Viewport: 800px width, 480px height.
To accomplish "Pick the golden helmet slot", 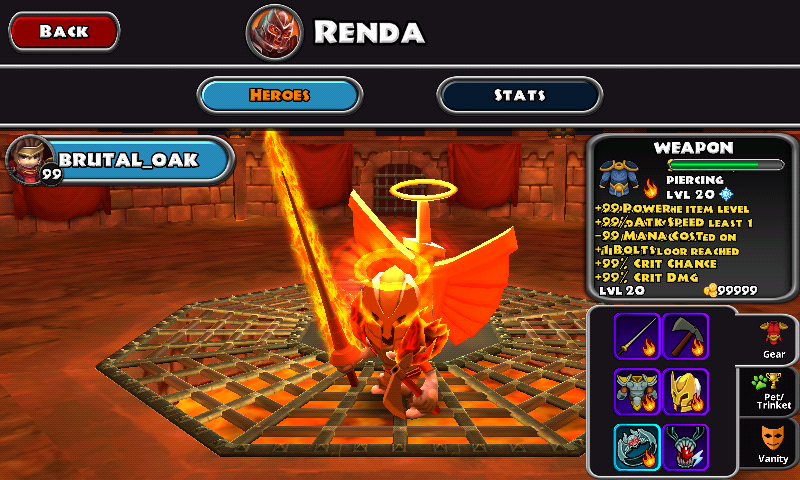I will coord(685,391).
